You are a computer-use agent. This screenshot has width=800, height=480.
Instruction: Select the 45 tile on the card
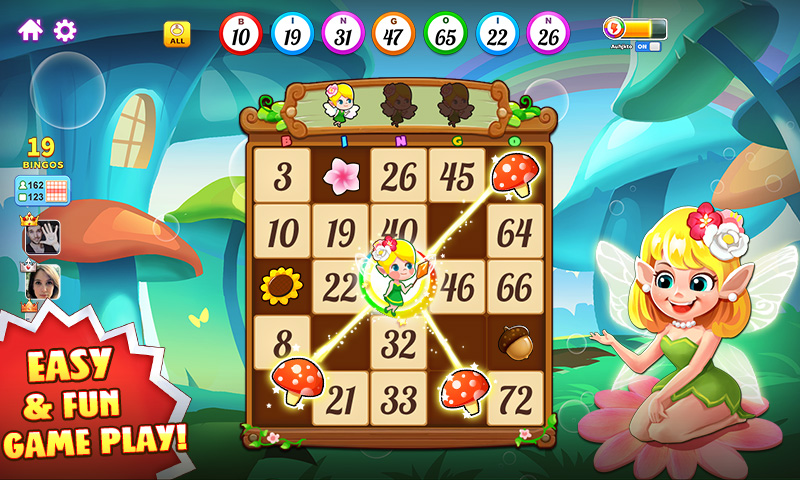(x=457, y=176)
